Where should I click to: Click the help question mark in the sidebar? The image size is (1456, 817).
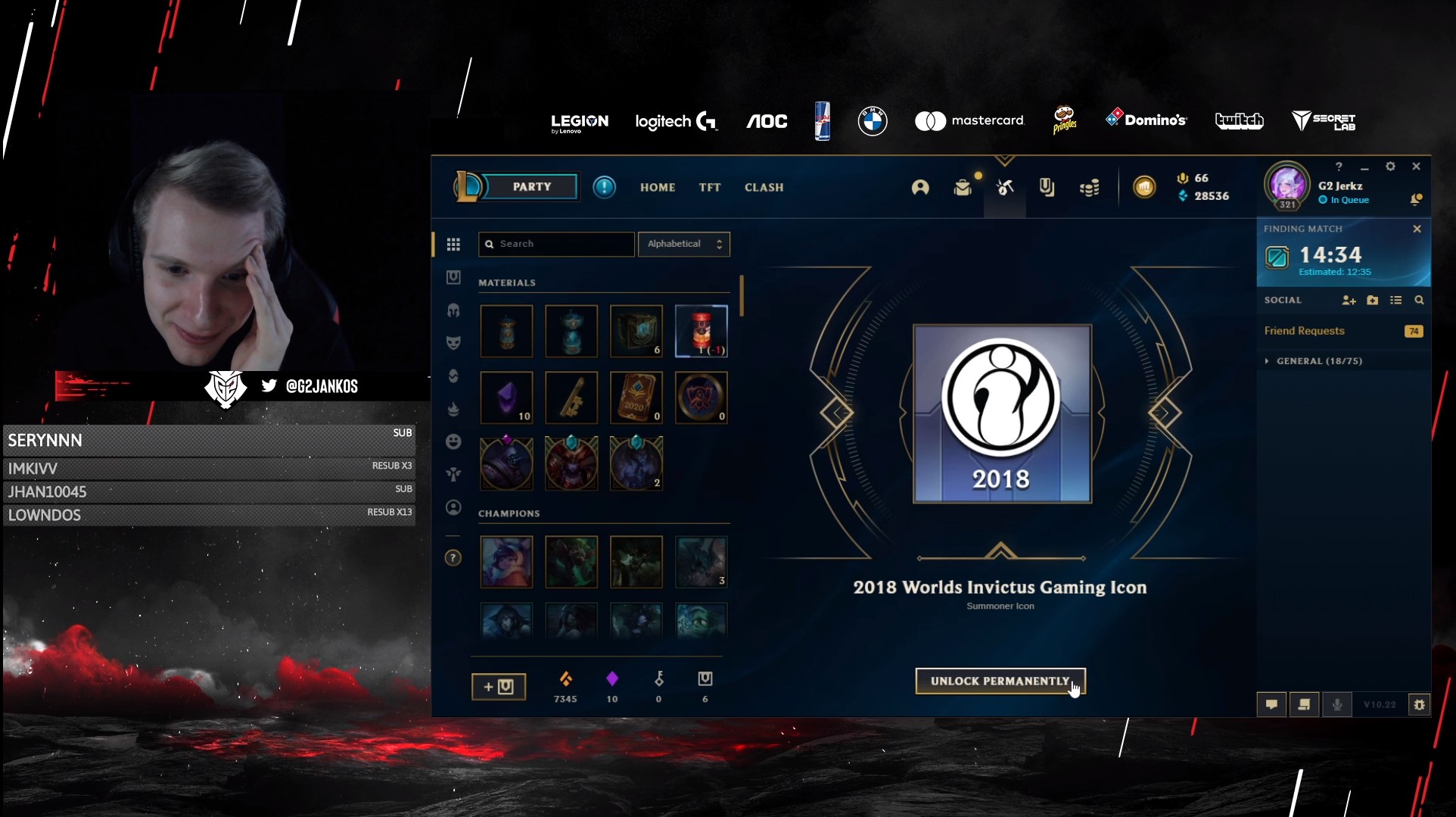click(453, 558)
